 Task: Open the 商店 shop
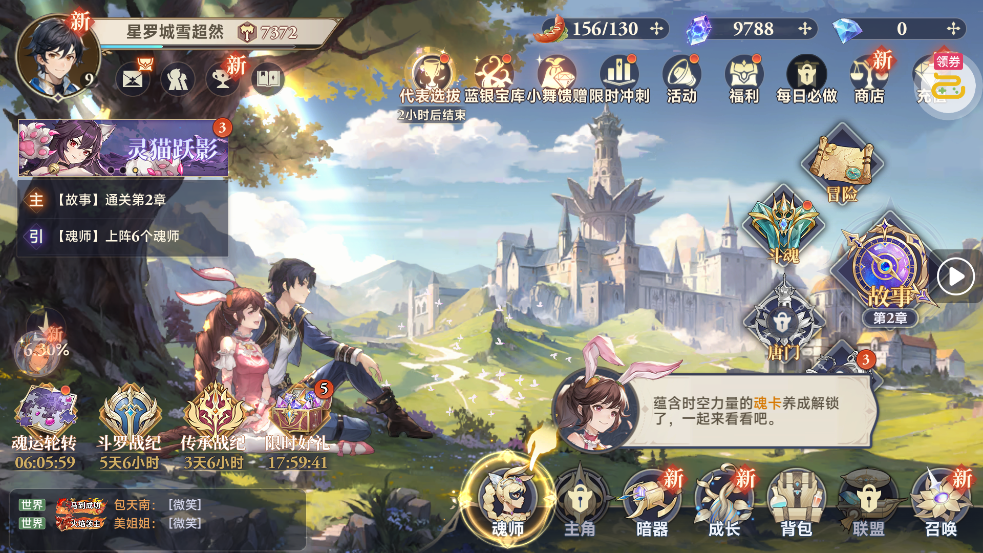[869, 78]
